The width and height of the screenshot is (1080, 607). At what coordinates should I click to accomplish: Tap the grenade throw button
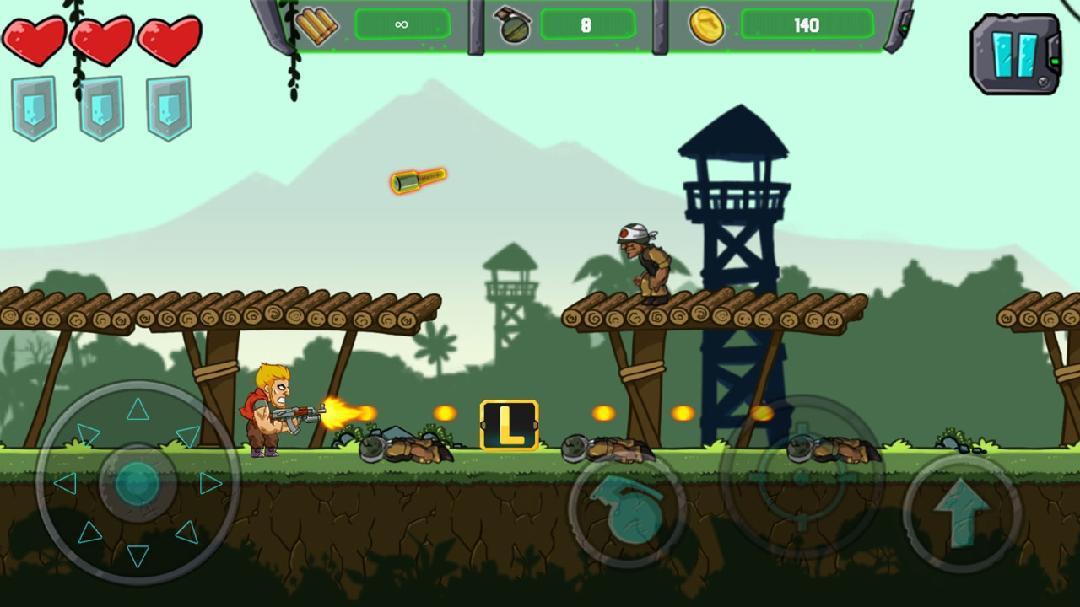[x=627, y=510]
